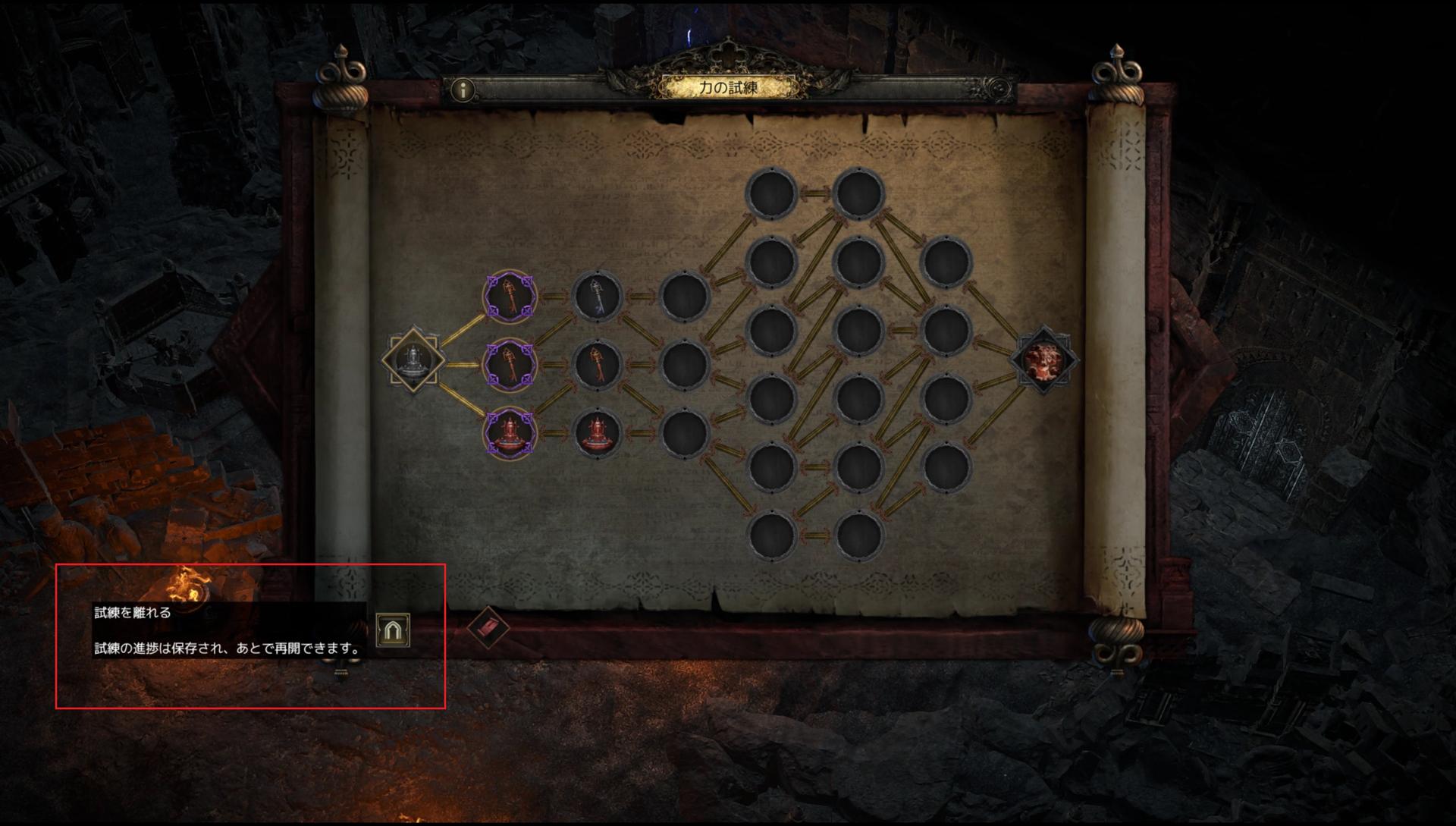1456x826 pixels.
Task: Choose the purple-framed red fountain room node
Action: 510,434
